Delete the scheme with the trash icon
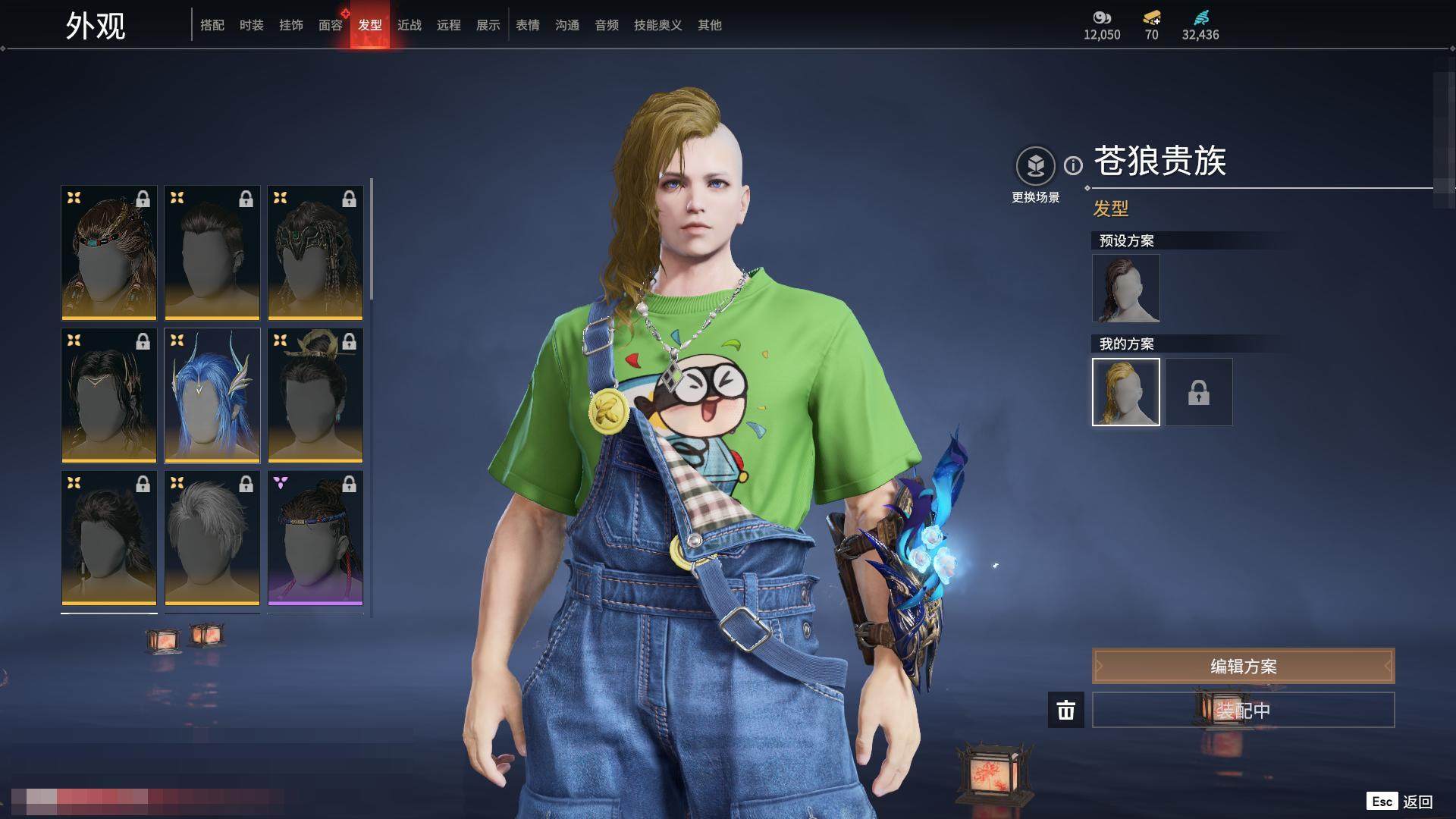 coord(1066,711)
